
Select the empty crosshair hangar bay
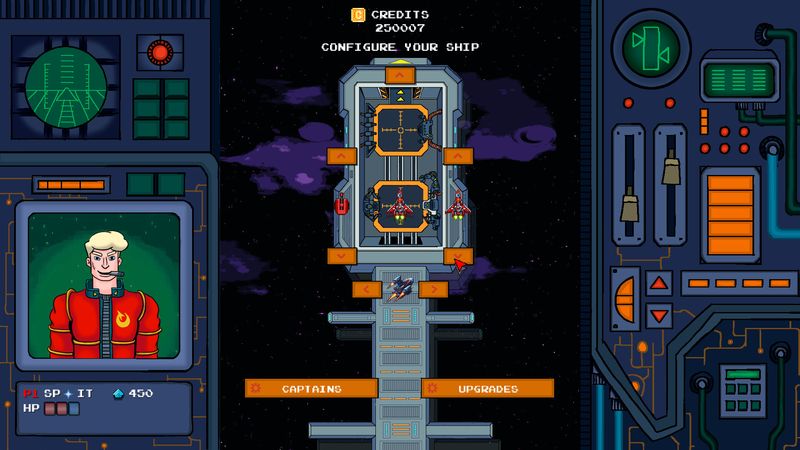click(x=400, y=130)
